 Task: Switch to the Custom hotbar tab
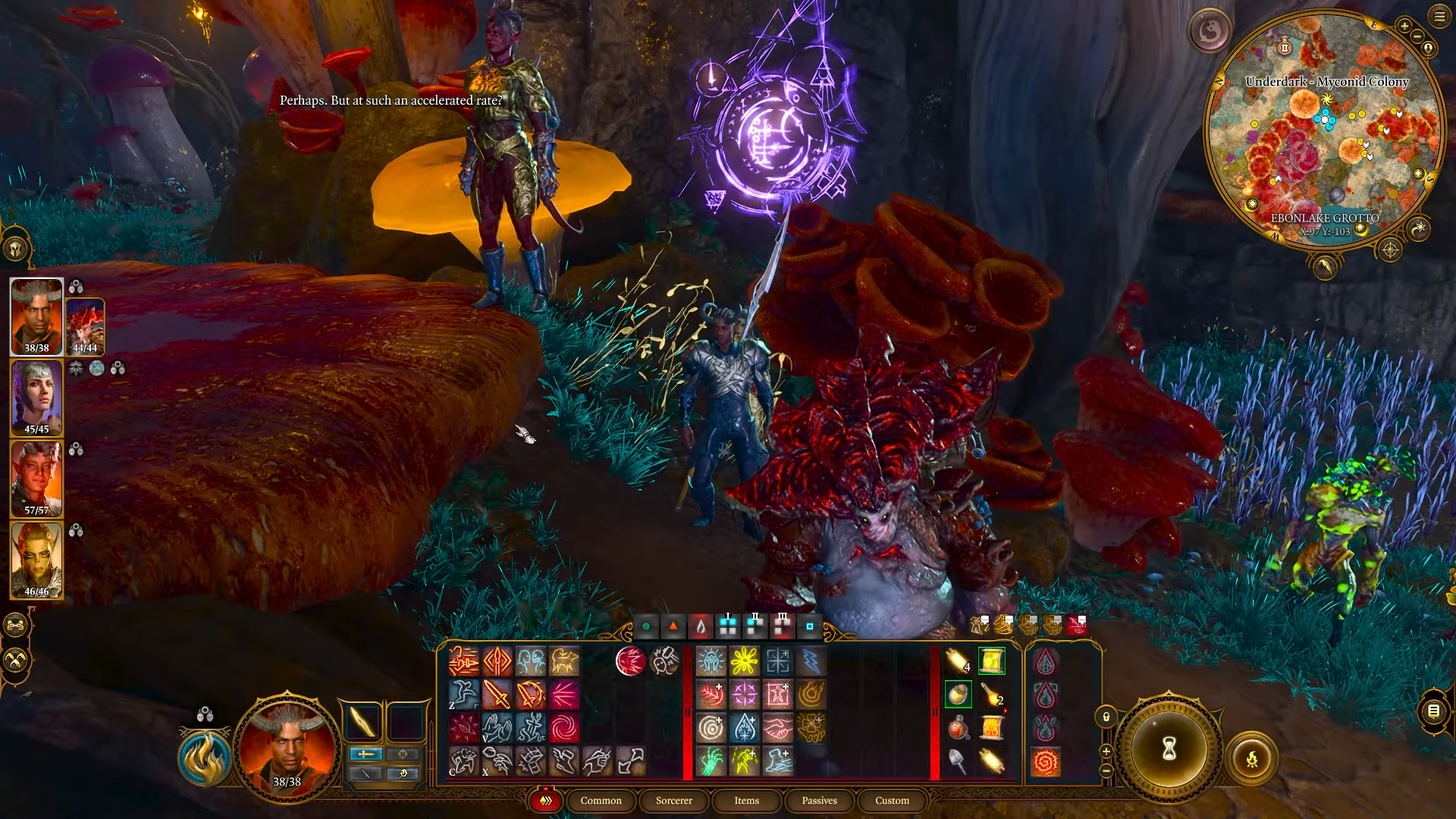892,801
